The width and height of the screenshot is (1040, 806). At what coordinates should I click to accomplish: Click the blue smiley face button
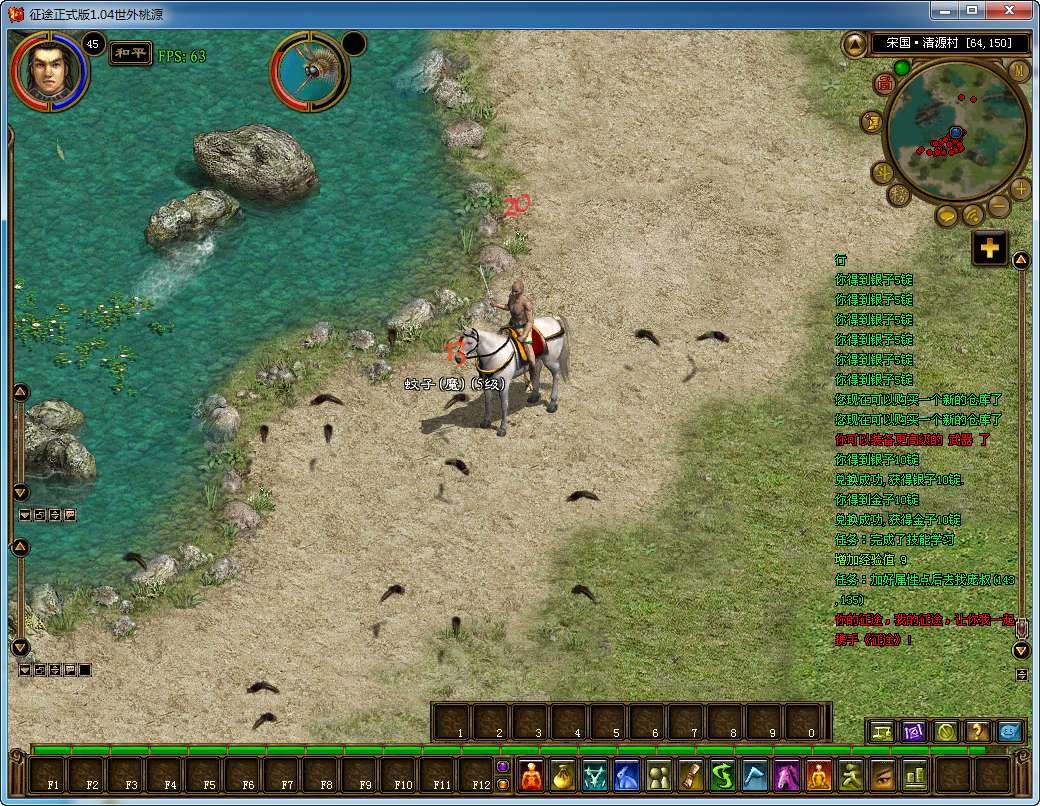[x=1010, y=731]
